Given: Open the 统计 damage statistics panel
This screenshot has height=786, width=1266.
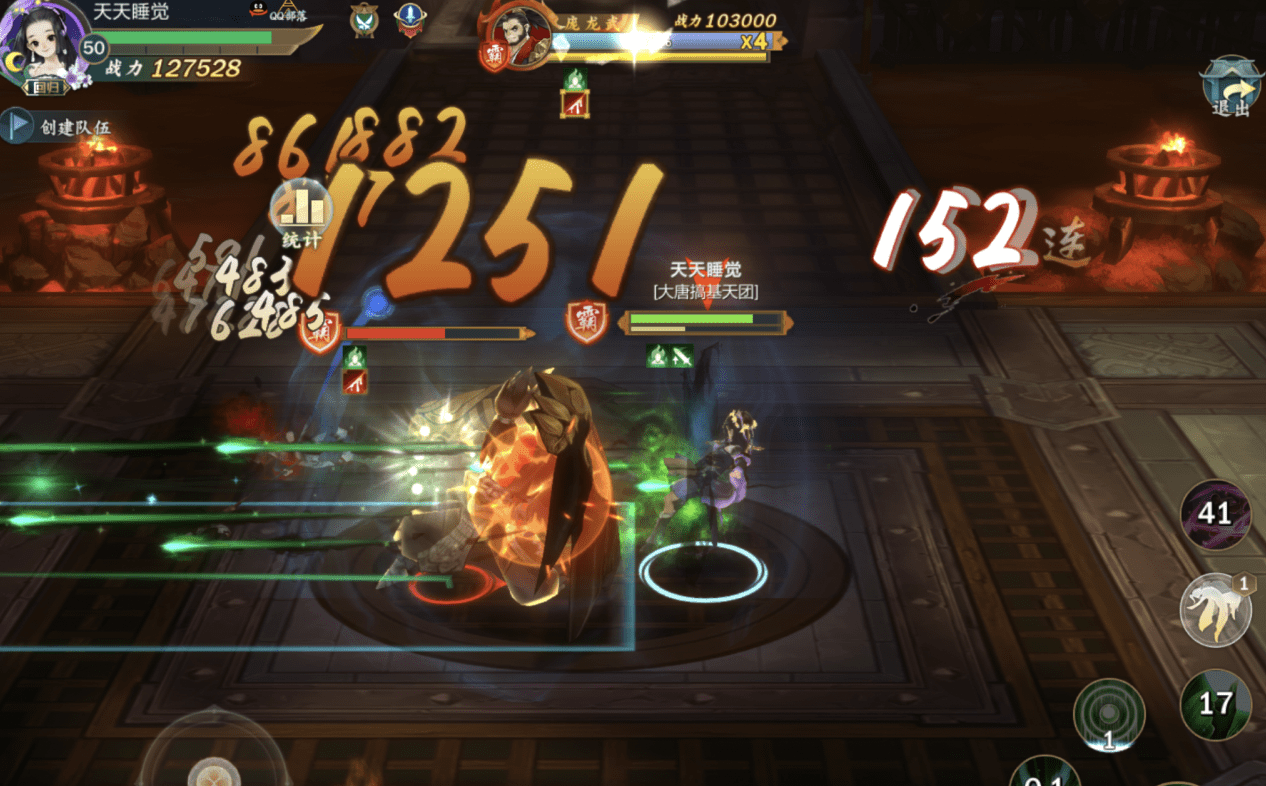Looking at the screenshot, I should click(x=302, y=215).
